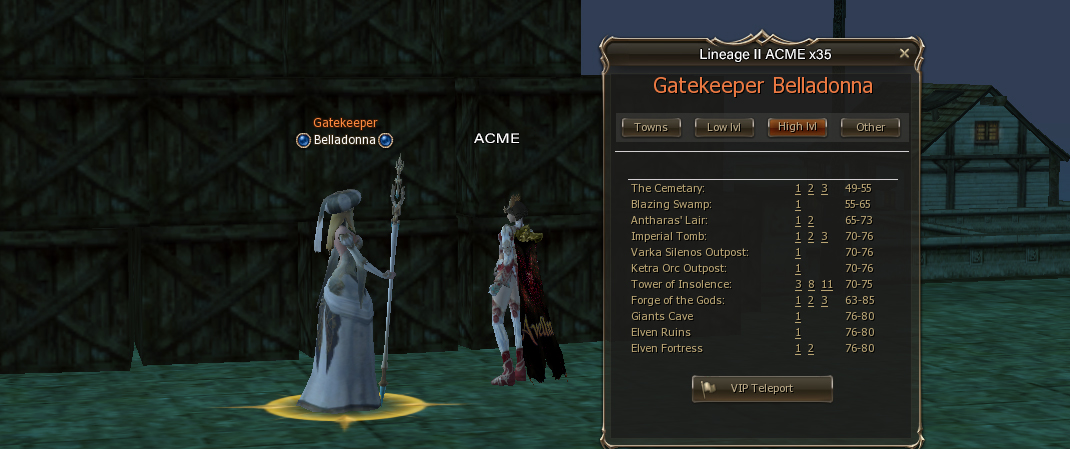1070x449 pixels.
Task: Click Giants Cave teleport link 1
Action: 798,316
